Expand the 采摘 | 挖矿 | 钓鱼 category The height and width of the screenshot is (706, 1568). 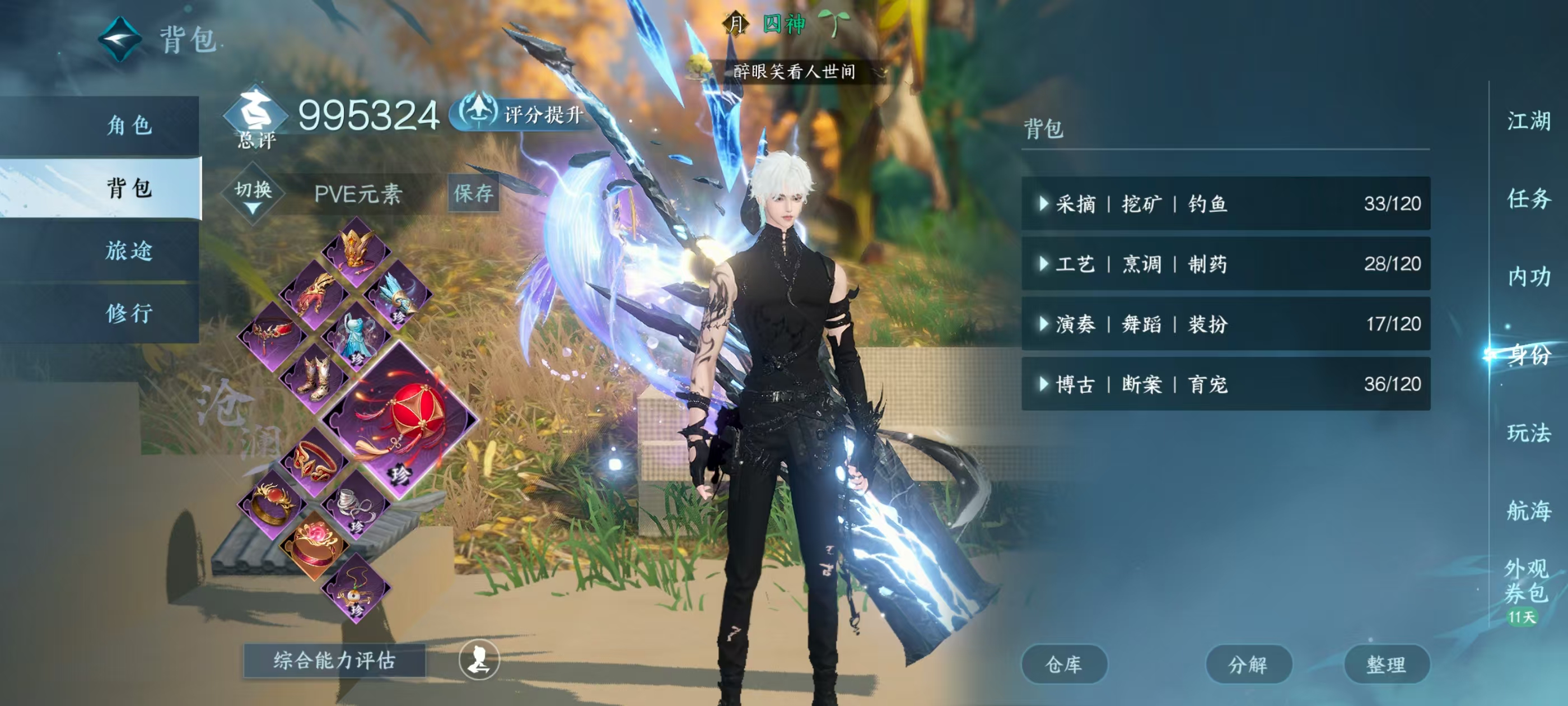(1225, 203)
